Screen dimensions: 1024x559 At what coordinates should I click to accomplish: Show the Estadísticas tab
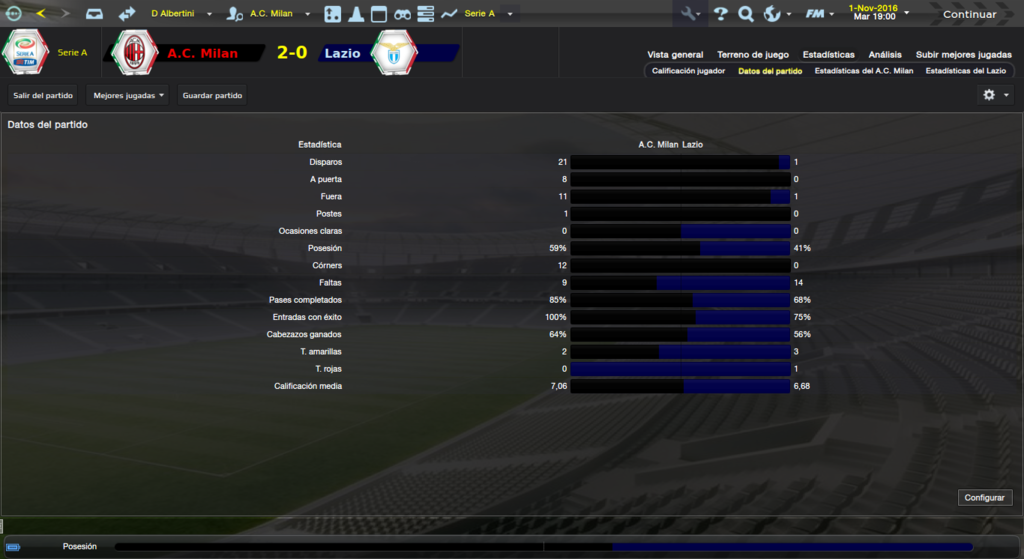pyautogui.click(x=828, y=55)
